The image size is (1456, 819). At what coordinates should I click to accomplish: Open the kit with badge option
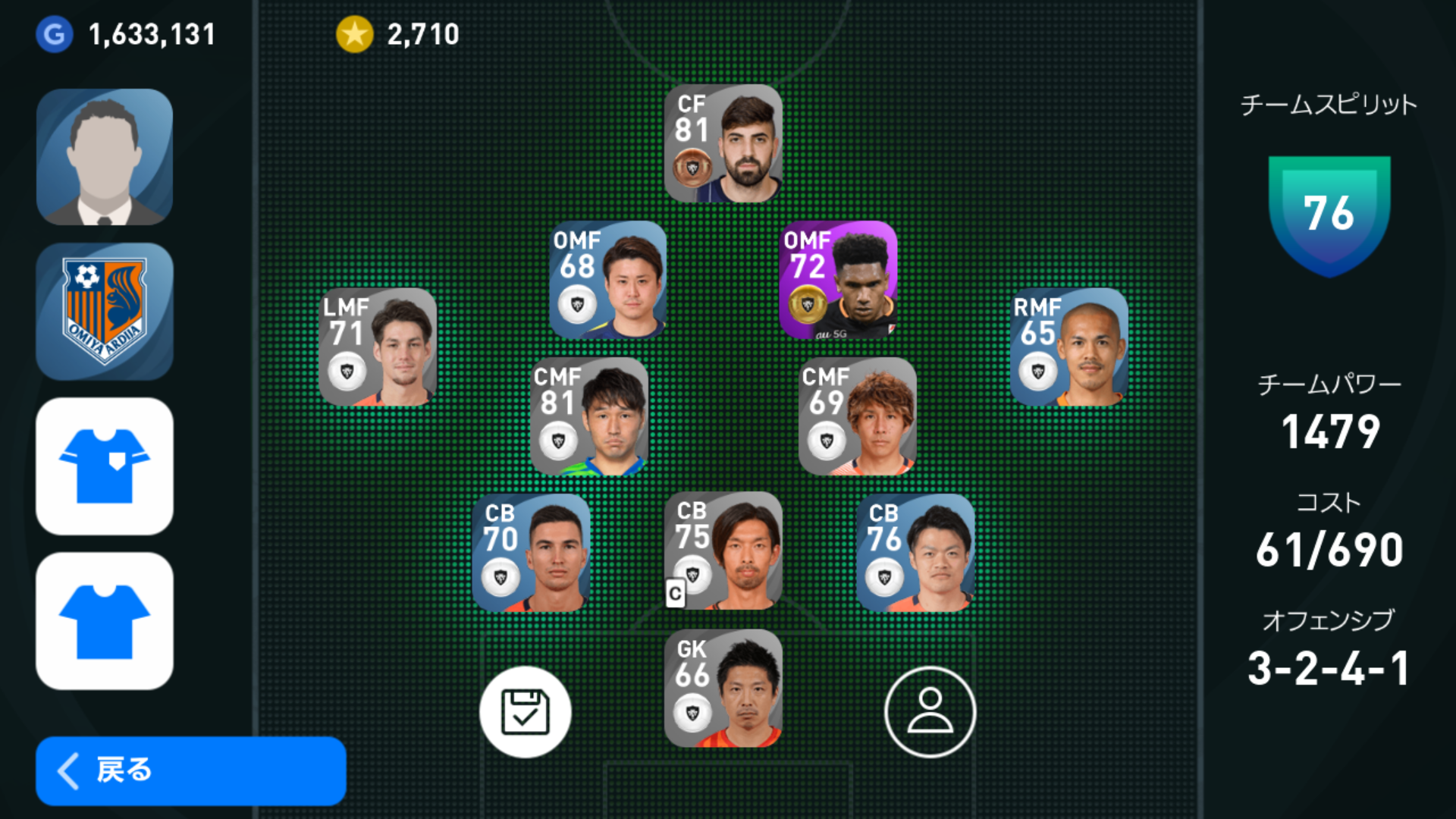coord(105,466)
